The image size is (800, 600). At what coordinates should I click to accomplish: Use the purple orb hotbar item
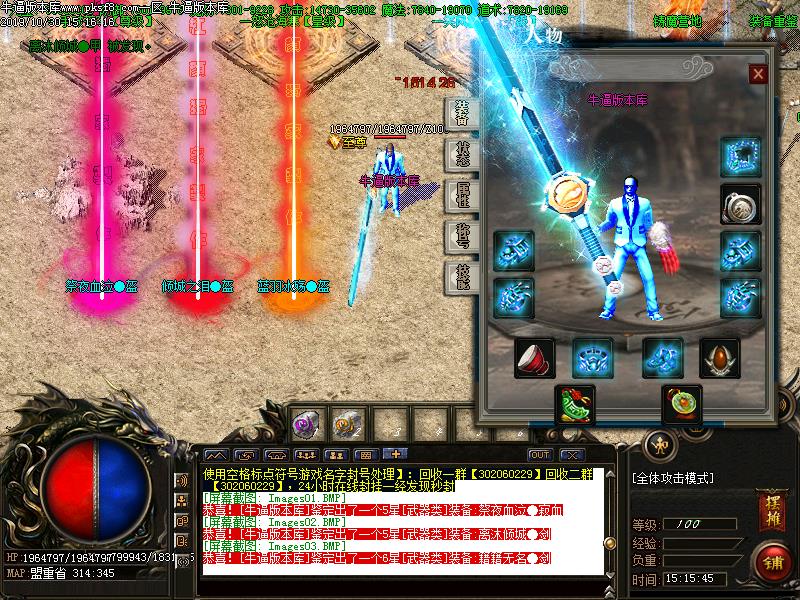tap(306, 424)
